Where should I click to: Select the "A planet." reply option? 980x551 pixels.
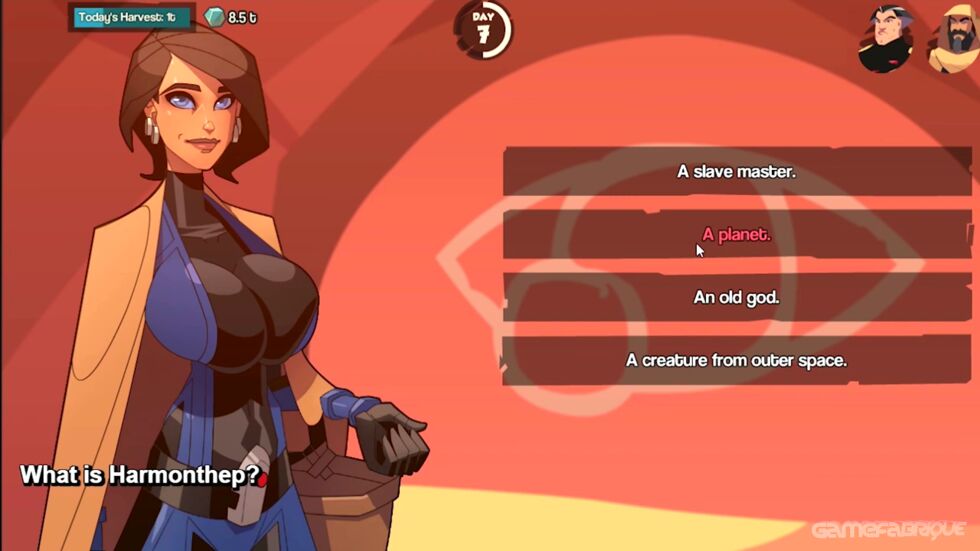736,235
